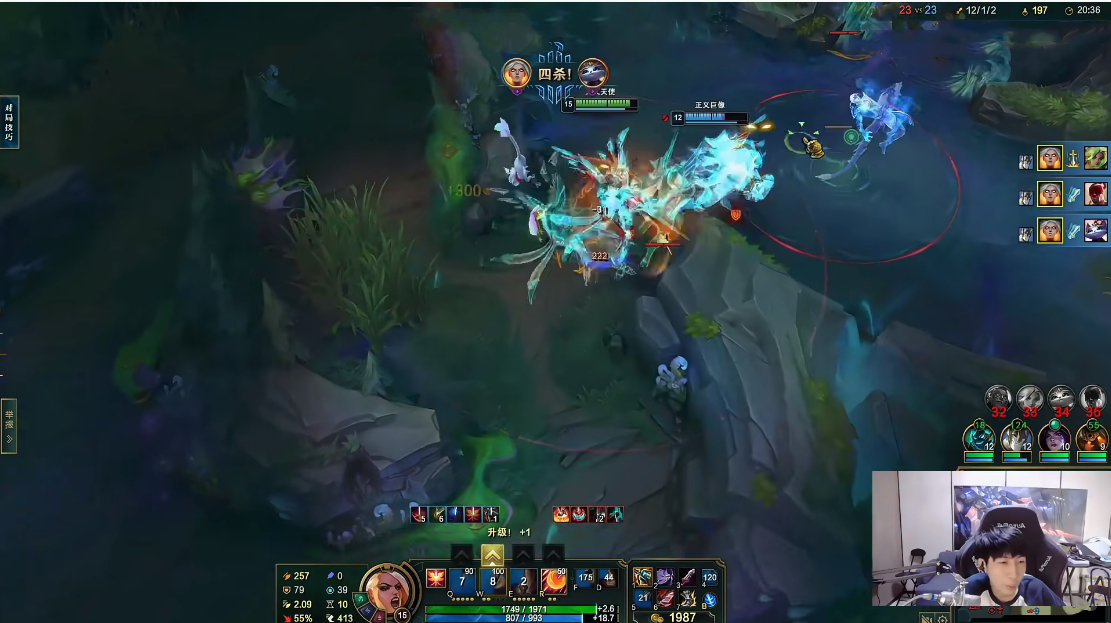Activate the blue recall button
Screen dimensions: 1111x623
[710, 599]
